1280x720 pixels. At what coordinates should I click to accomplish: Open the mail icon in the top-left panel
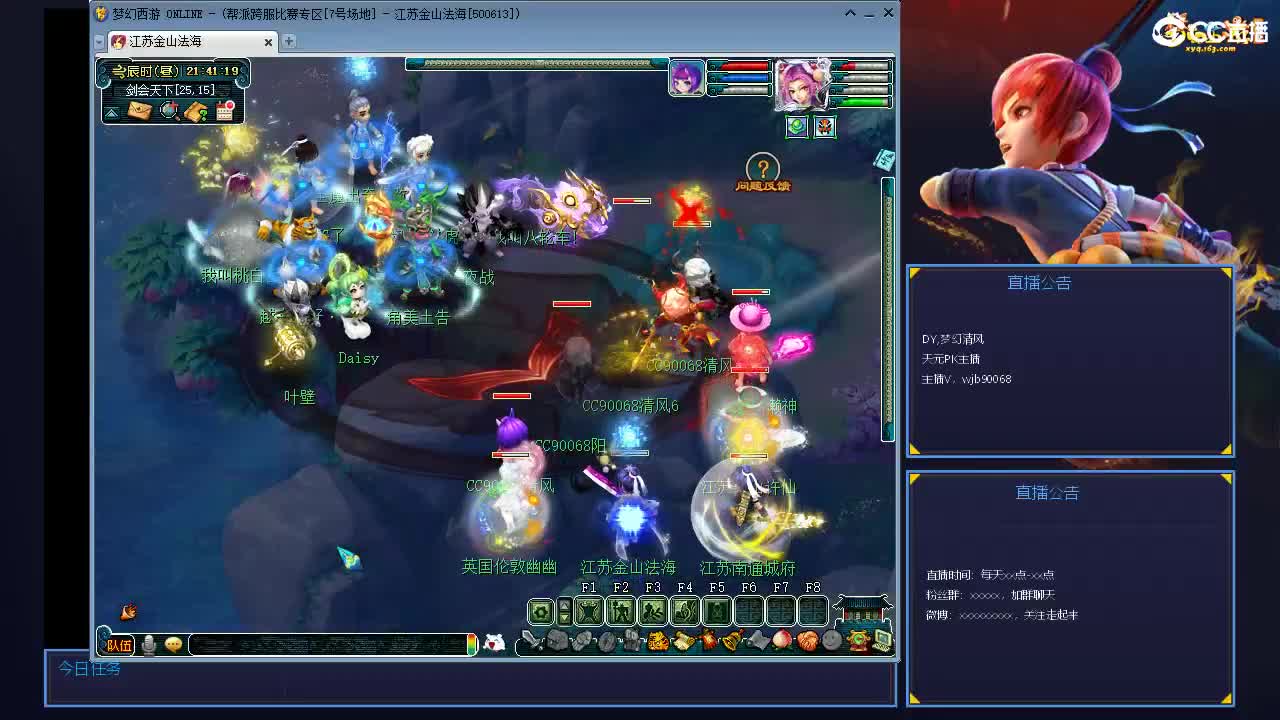[x=140, y=110]
